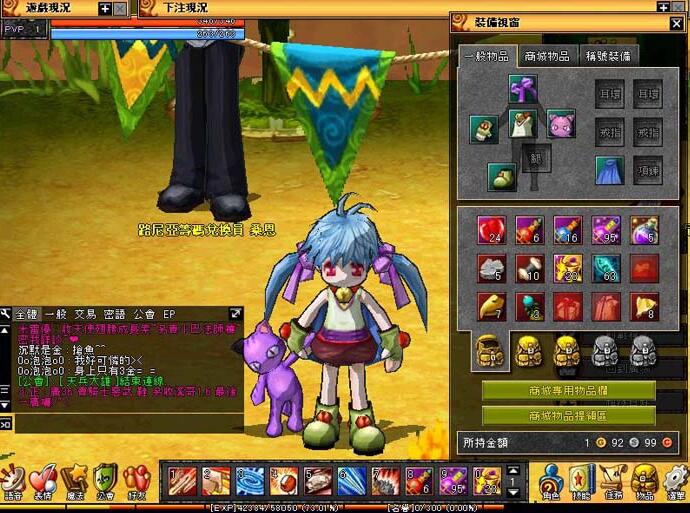Select the 一般物品 general items tab
690x513 pixels.
coord(486,56)
